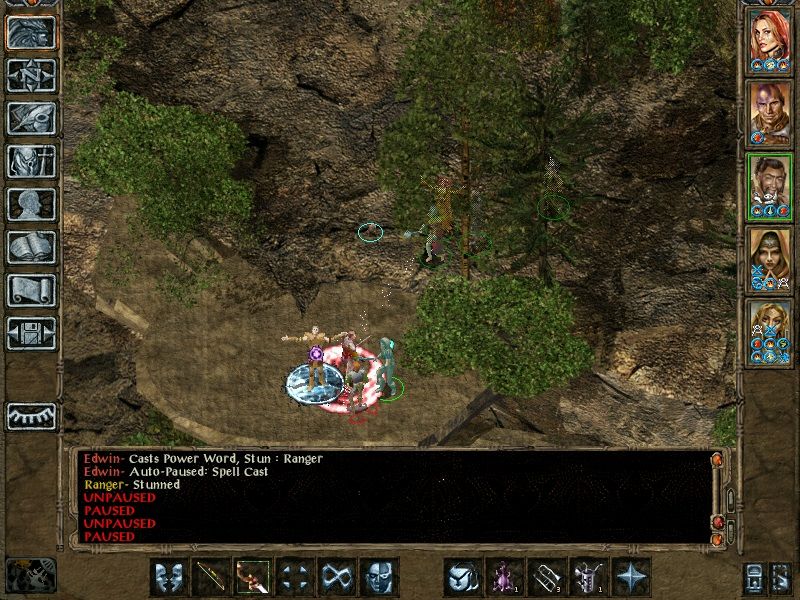Image resolution: width=800 pixels, height=600 pixels.
Task: Select the blonde character's portrait at the bottom
Action: (770, 328)
